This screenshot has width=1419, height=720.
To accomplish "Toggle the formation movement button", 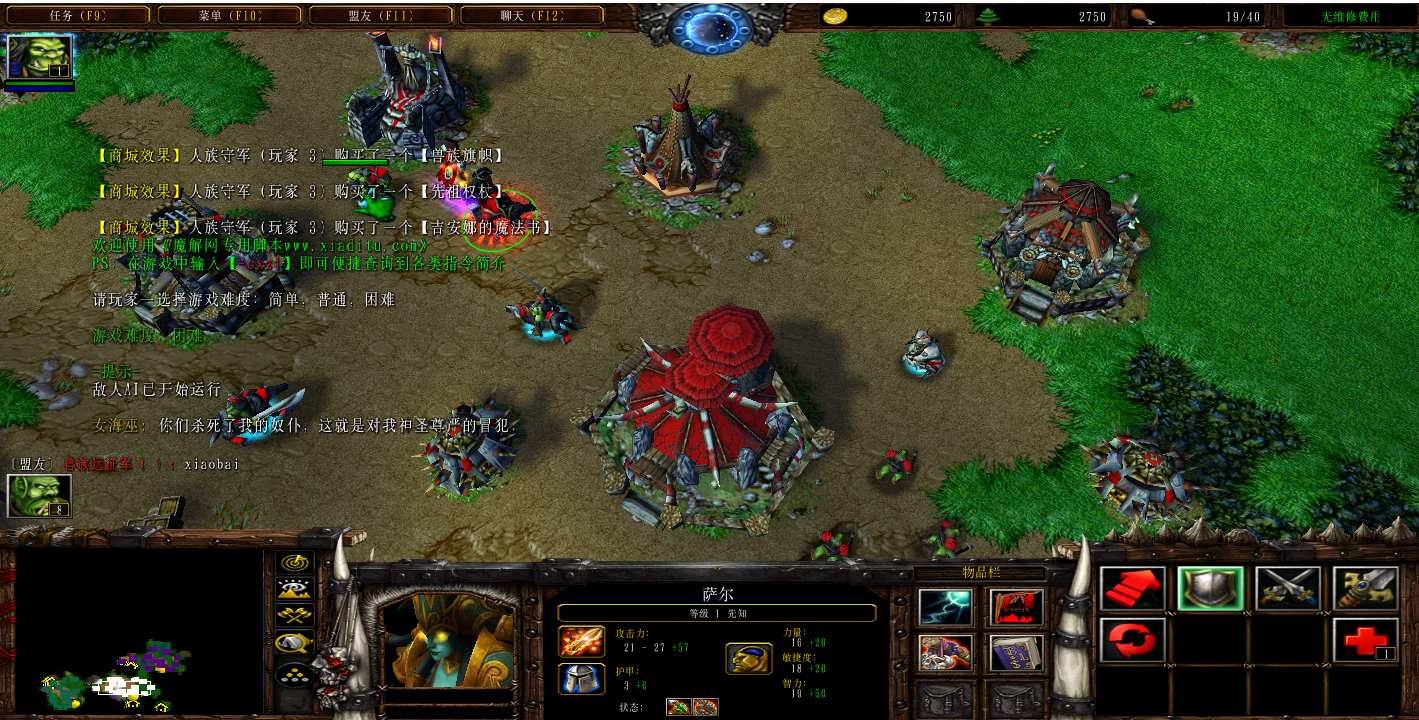I will 296,676.
